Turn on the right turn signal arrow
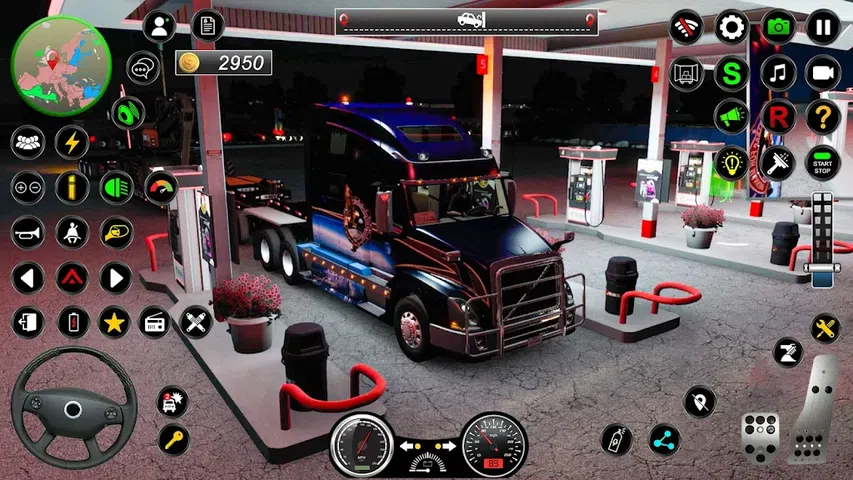Image resolution: width=853 pixels, height=480 pixels. (x=115, y=277)
